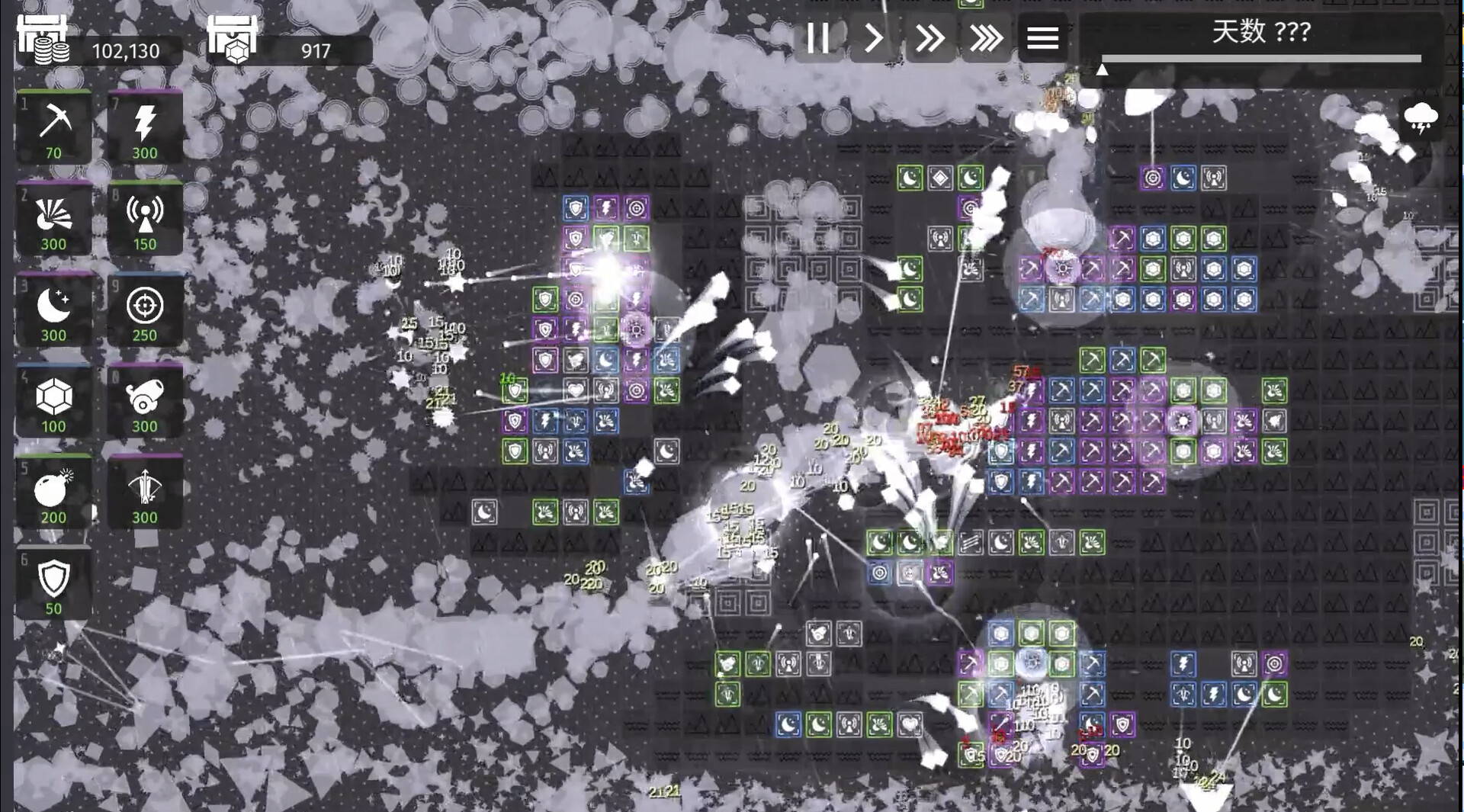The width and height of the screenshot is (1464, 812).
Task: Toggle the pause button
Action: (818, 40)
